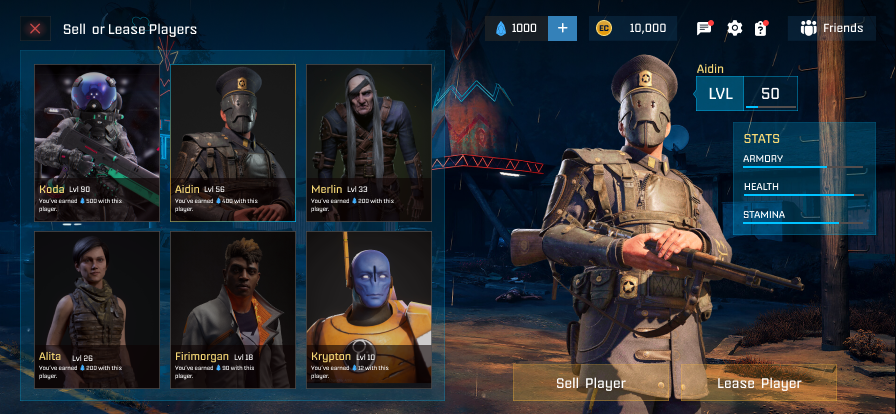Select the Aidin player card
Image resolution: width=896 pixels, height=414 pixels.
[x=233, y=143]
